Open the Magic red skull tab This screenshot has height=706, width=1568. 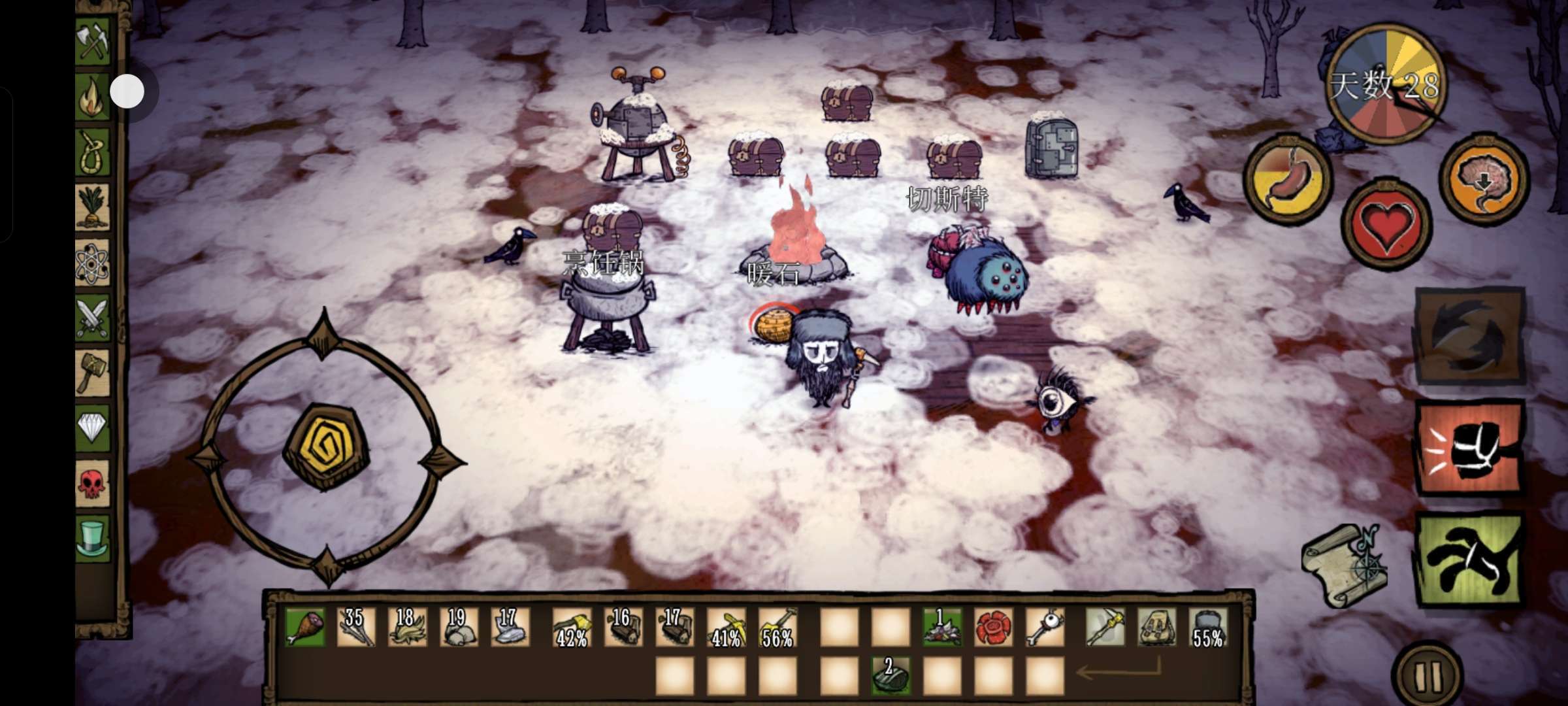(93, 483)
